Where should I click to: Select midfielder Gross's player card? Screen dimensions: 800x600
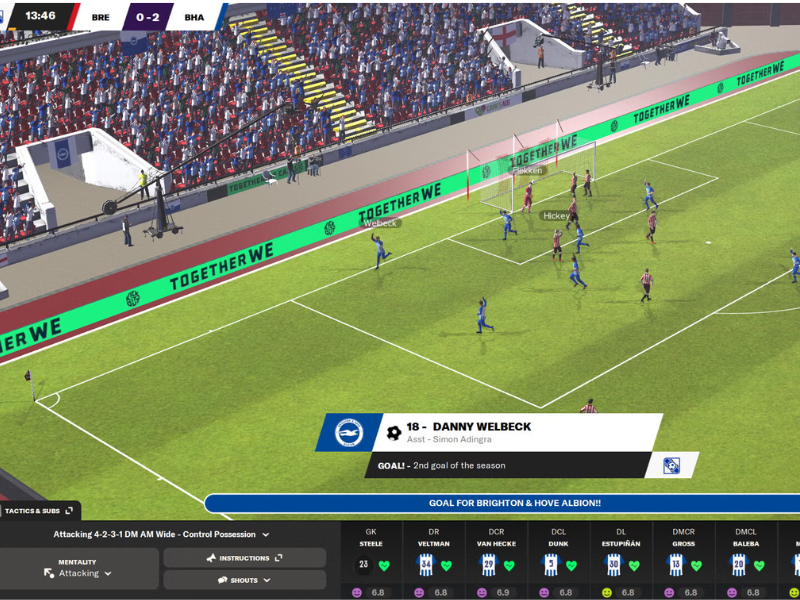tap(684, 561)
